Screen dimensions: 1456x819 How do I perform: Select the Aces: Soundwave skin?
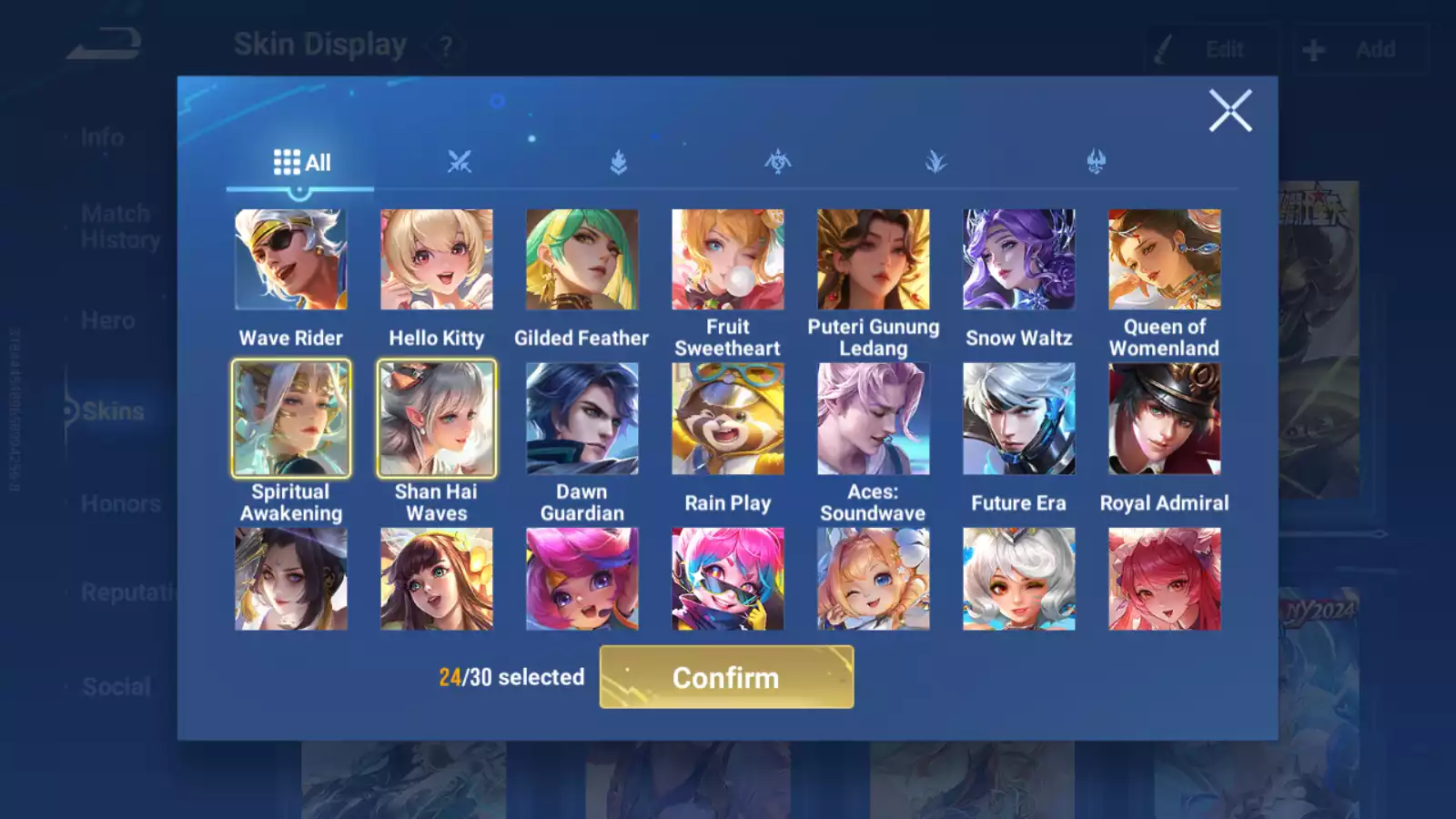pyautogui.click(x=874, y=419)
